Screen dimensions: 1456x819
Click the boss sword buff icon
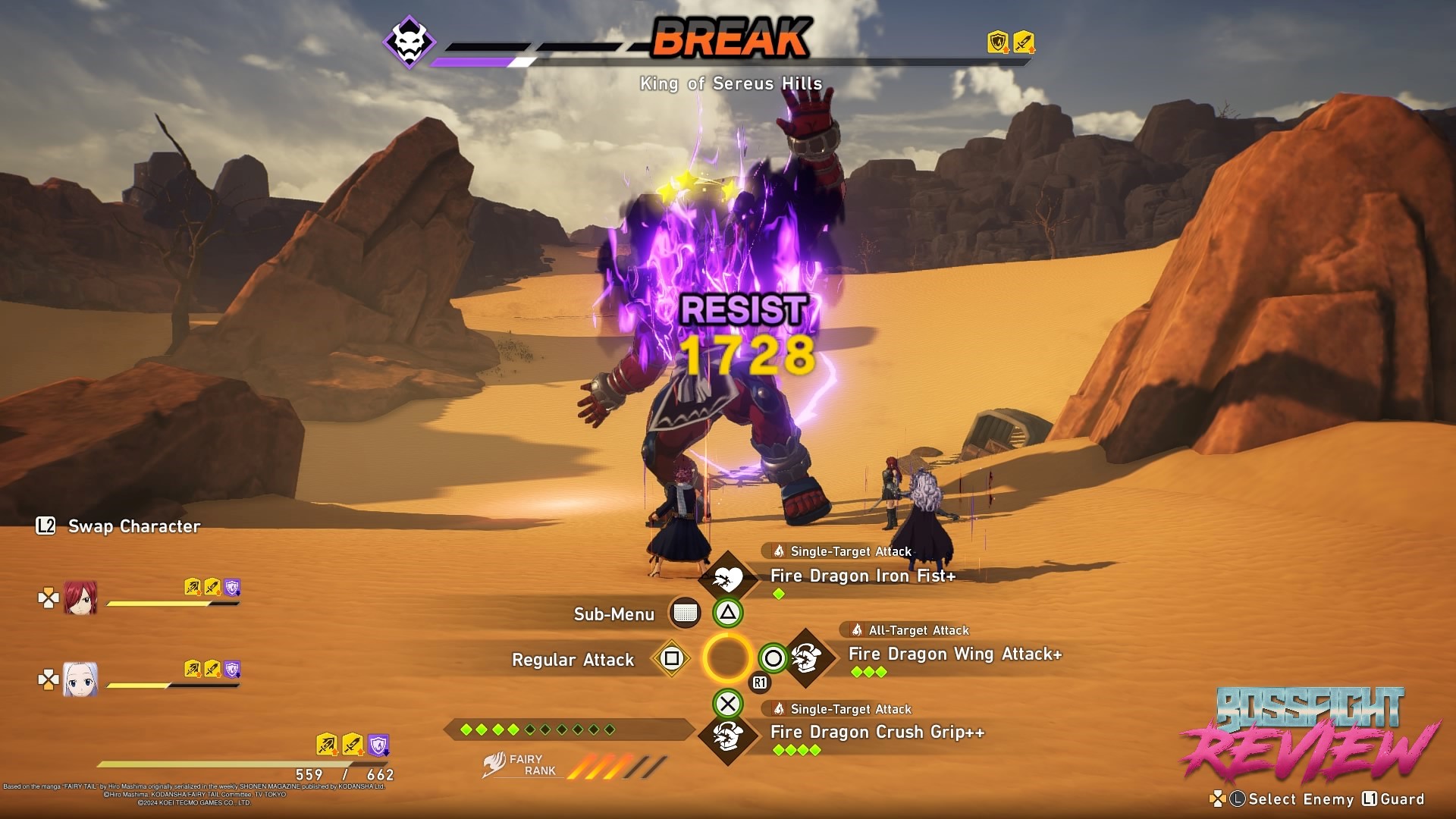1024,42
